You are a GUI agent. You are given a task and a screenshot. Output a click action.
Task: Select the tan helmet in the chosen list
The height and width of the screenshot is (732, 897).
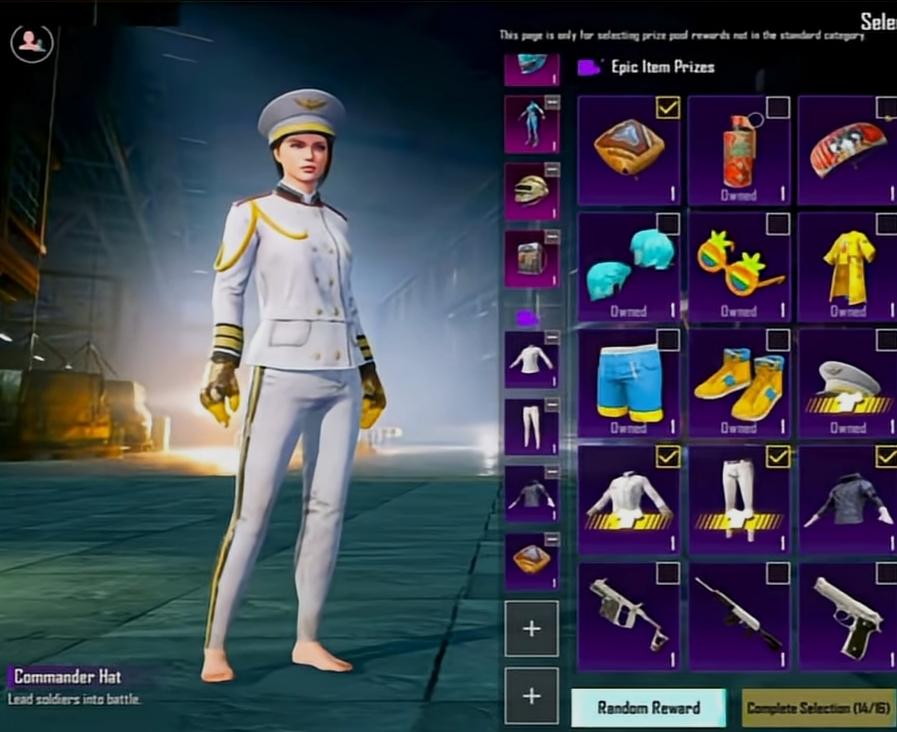[531, 191]
